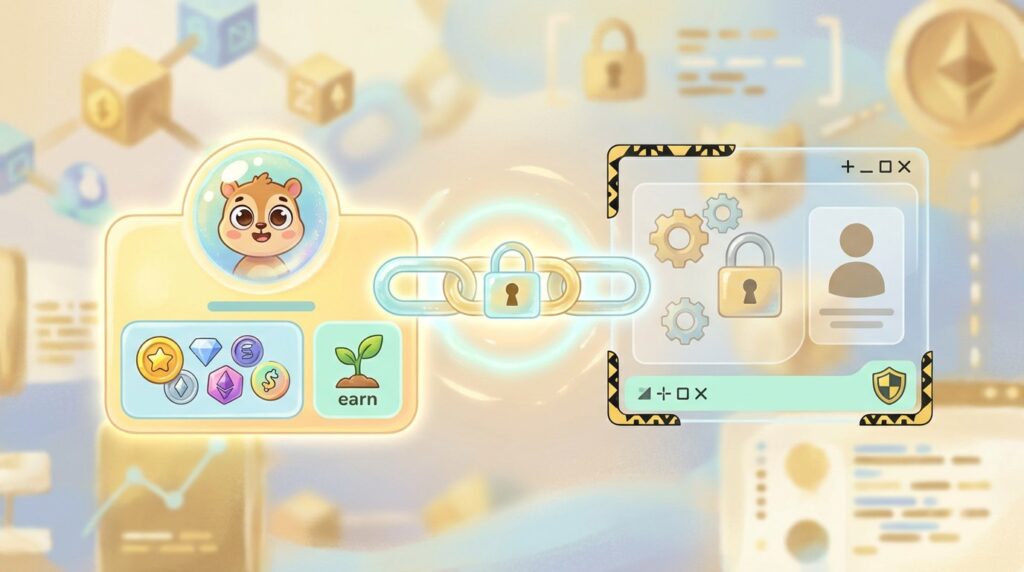Choose the silver Ethereum coin
1024x572 pixels.
click(181, 388)
